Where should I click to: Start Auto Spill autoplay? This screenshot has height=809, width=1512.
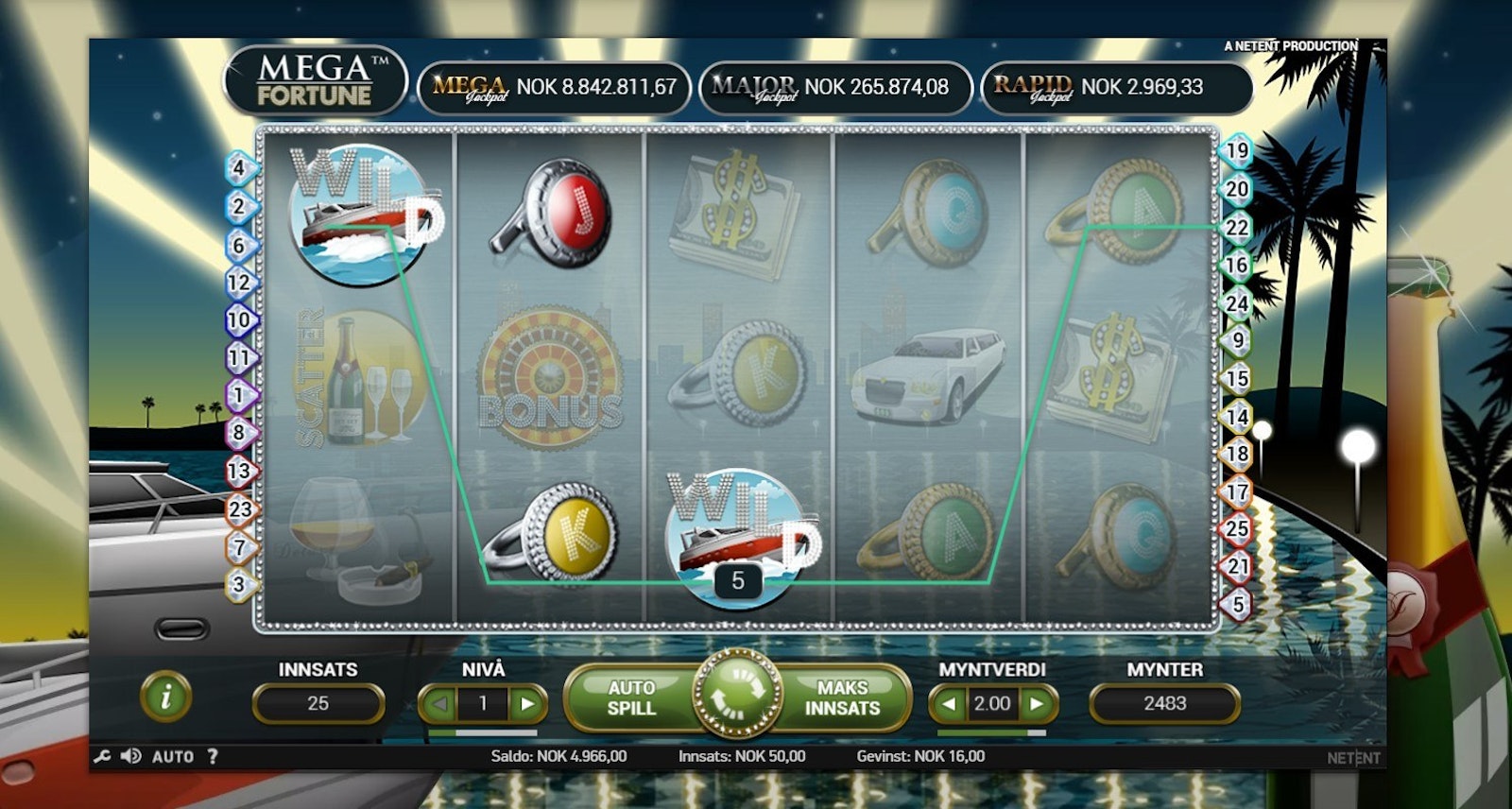(x=630, y=698)
